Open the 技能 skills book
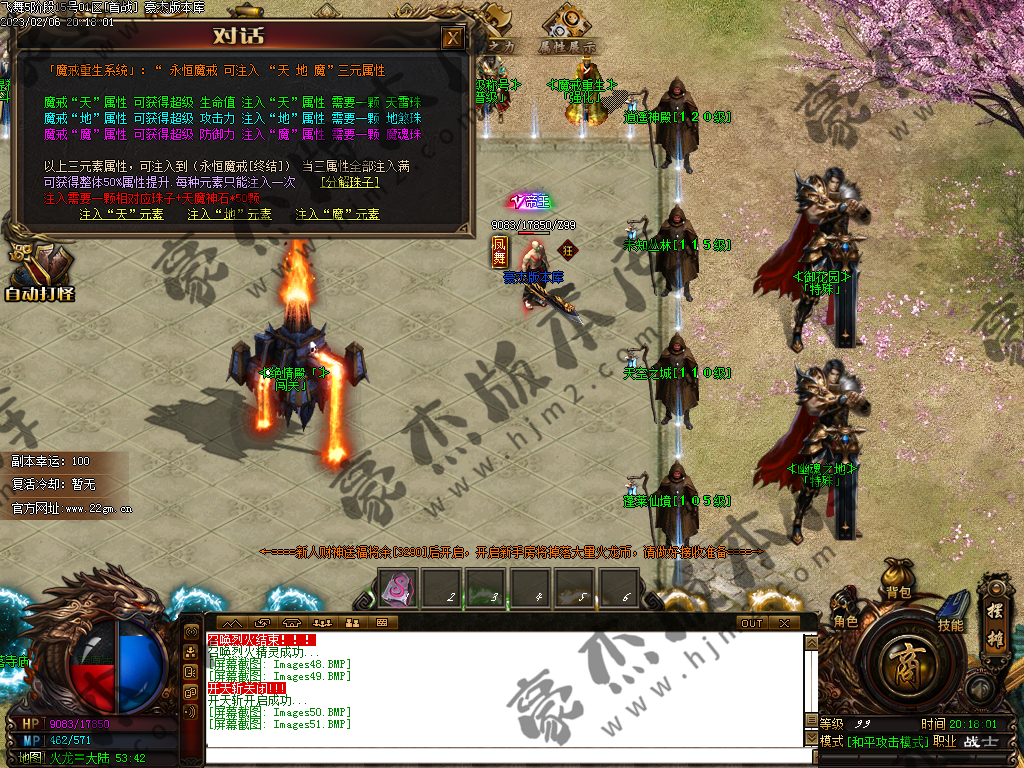 [x=951, y=615]
